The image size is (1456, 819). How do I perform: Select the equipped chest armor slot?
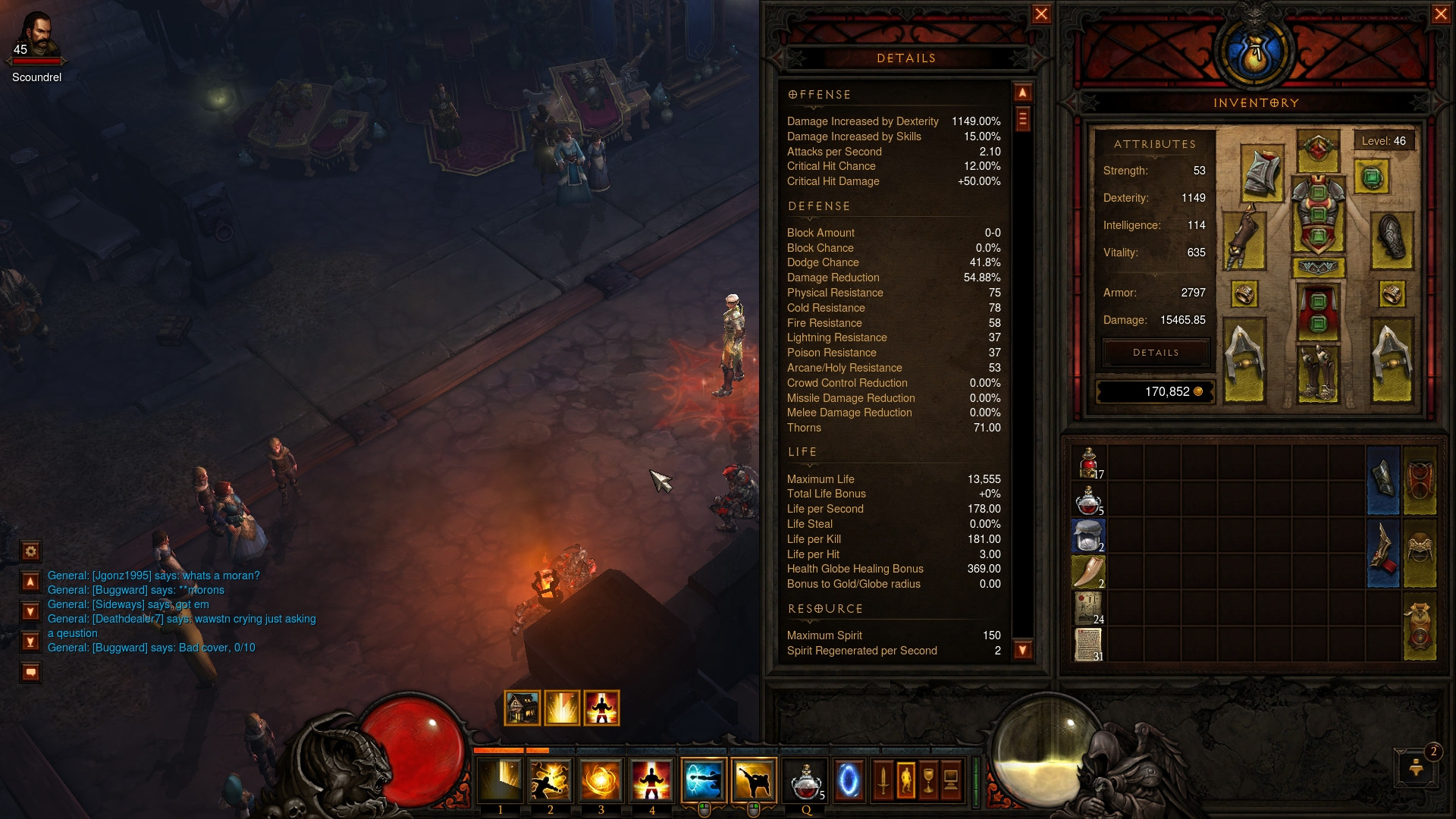coord(1318,215)
